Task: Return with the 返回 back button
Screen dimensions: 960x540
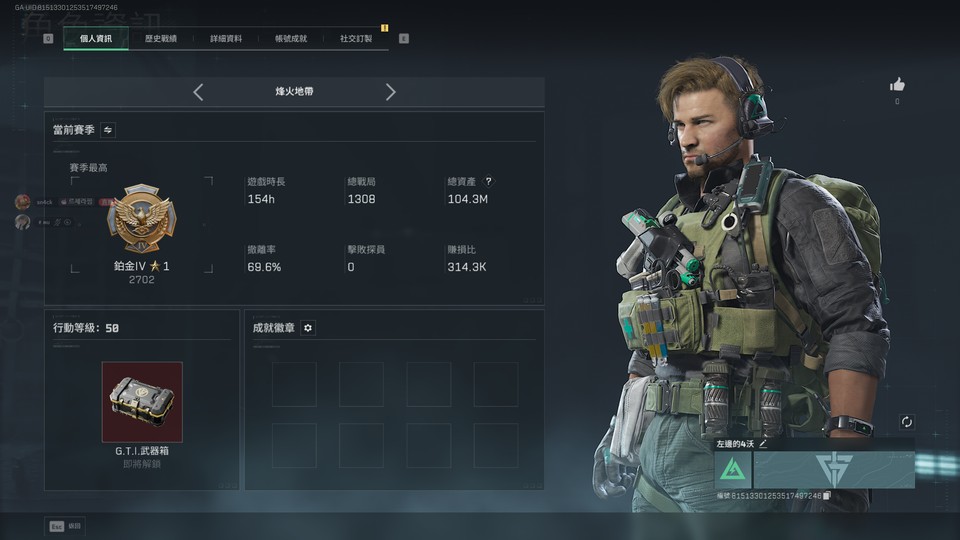Action: point(67,526)
